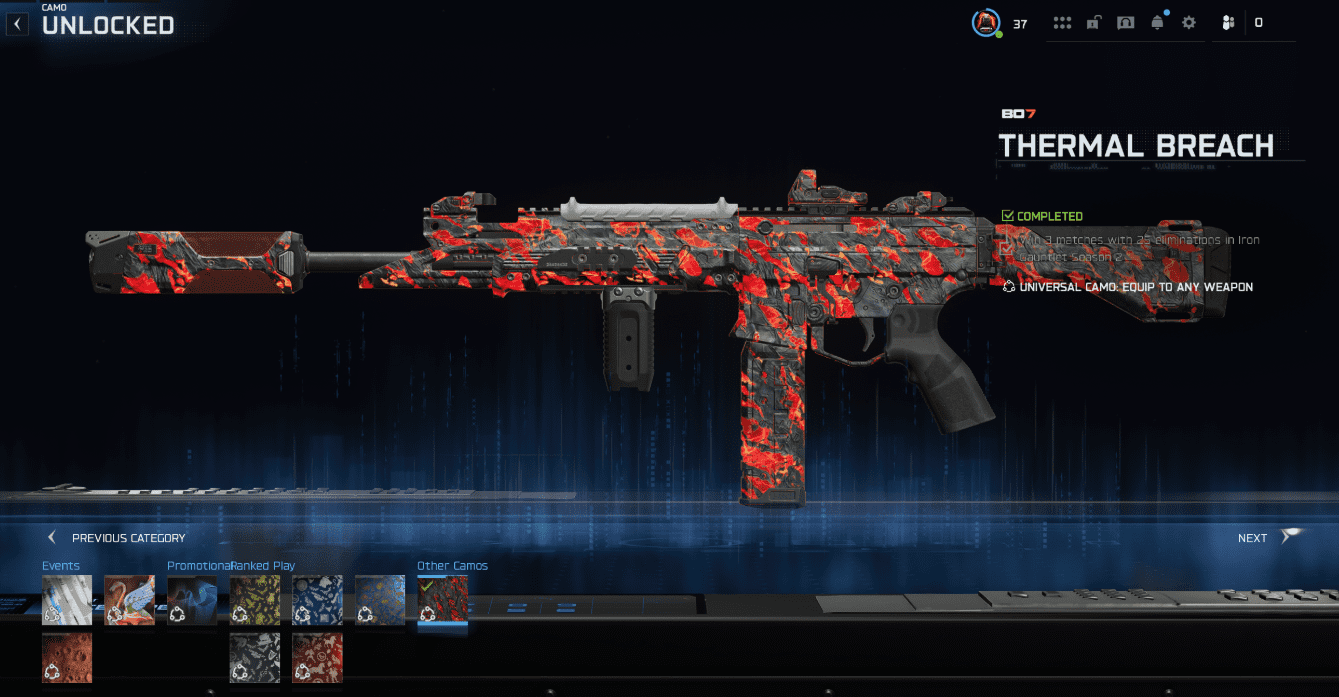Select the red cratered Mars-like camo
This screenshot has height=697, width=1339.
67,657
